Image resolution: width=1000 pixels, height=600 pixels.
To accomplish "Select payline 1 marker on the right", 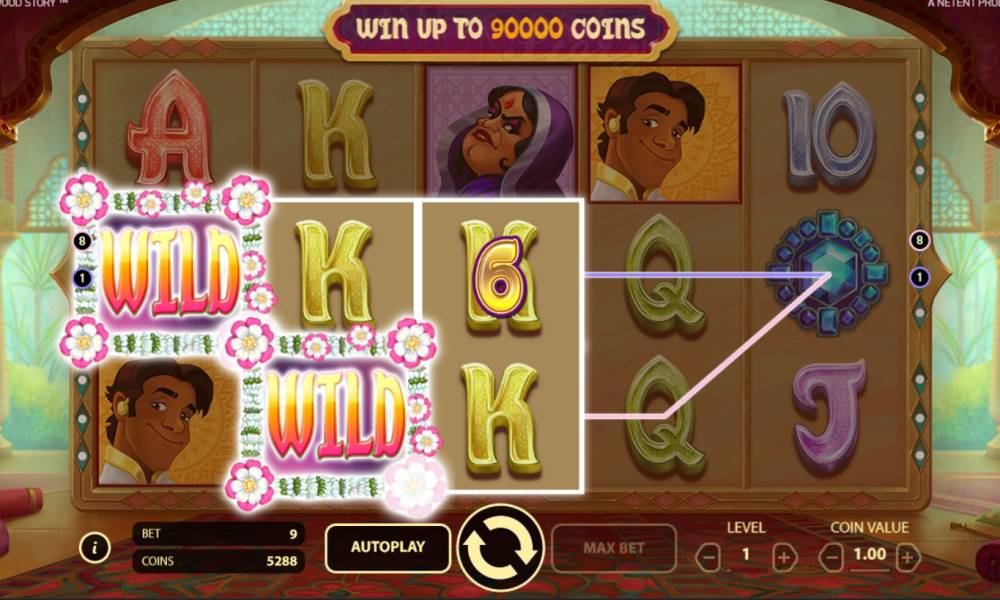I will pos(919,276).
